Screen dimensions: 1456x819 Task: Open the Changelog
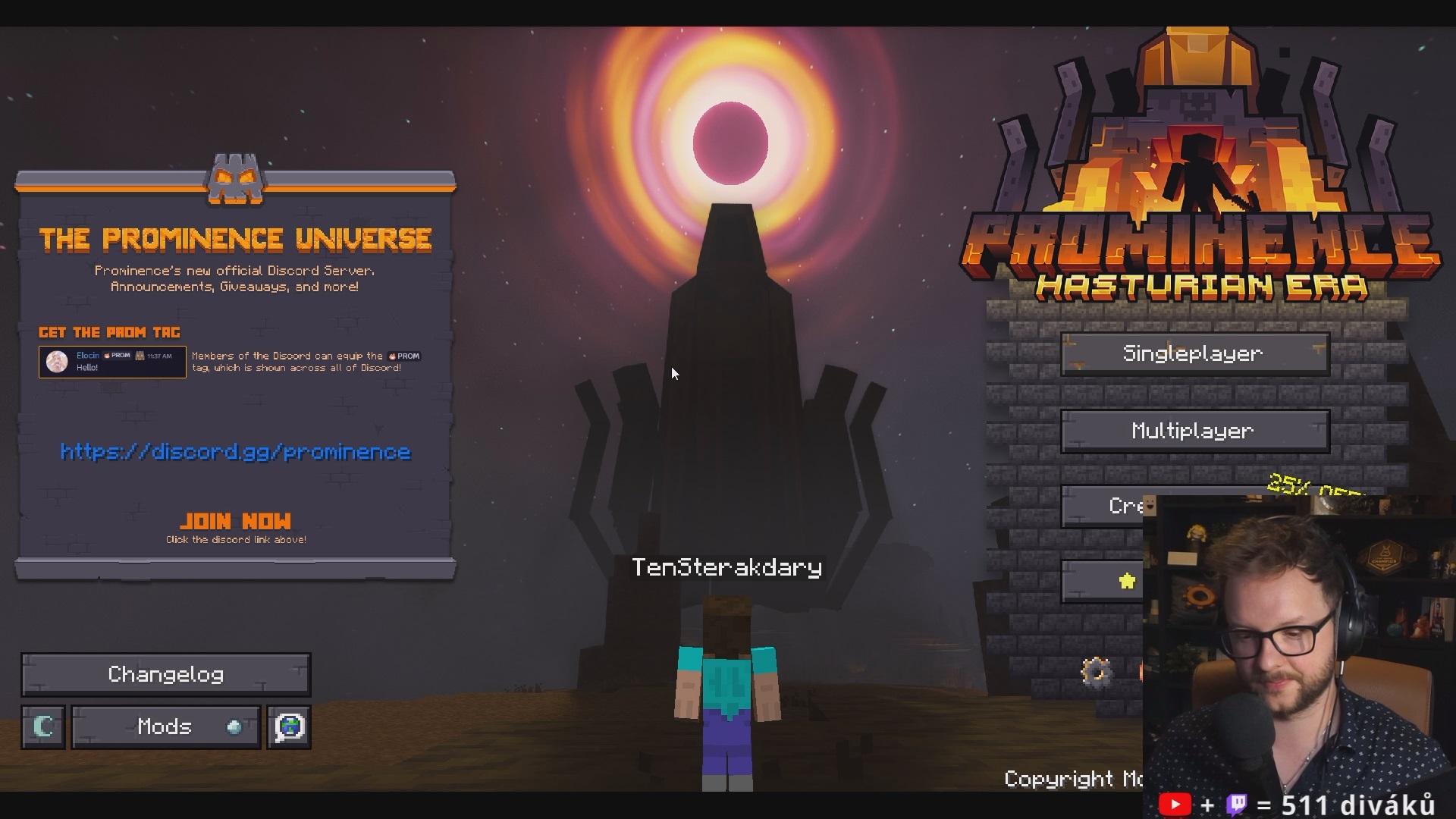point(165,675)
